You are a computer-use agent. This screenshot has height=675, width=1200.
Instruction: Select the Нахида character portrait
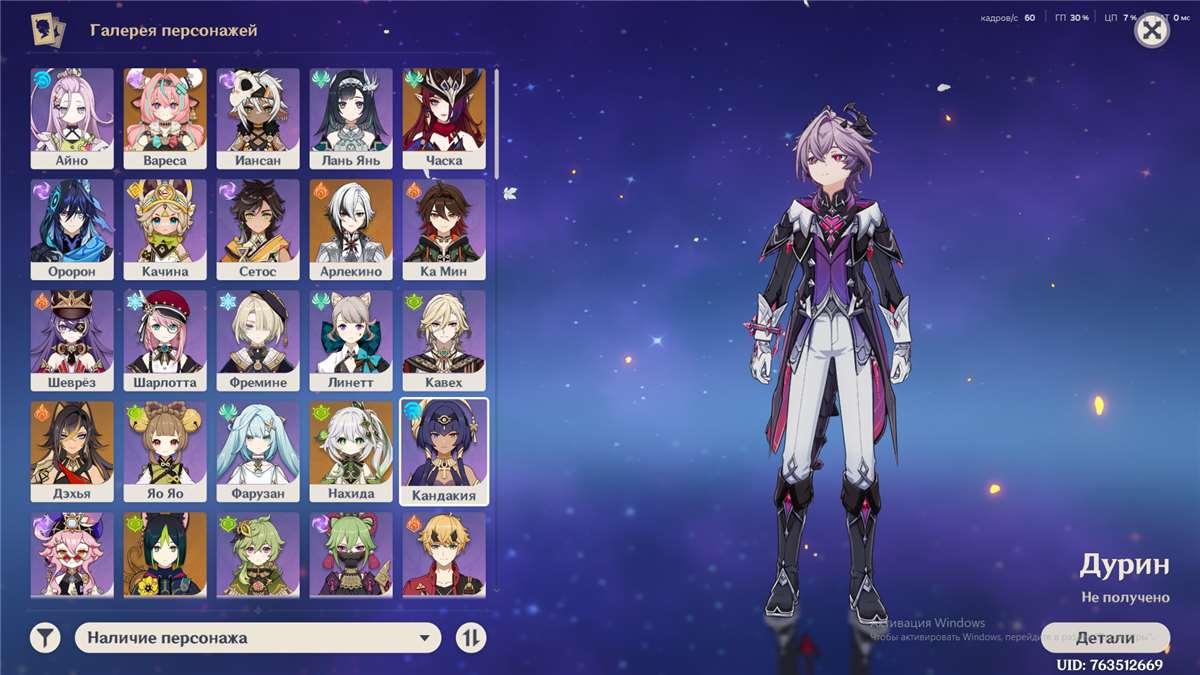click(x=351, y=450)
